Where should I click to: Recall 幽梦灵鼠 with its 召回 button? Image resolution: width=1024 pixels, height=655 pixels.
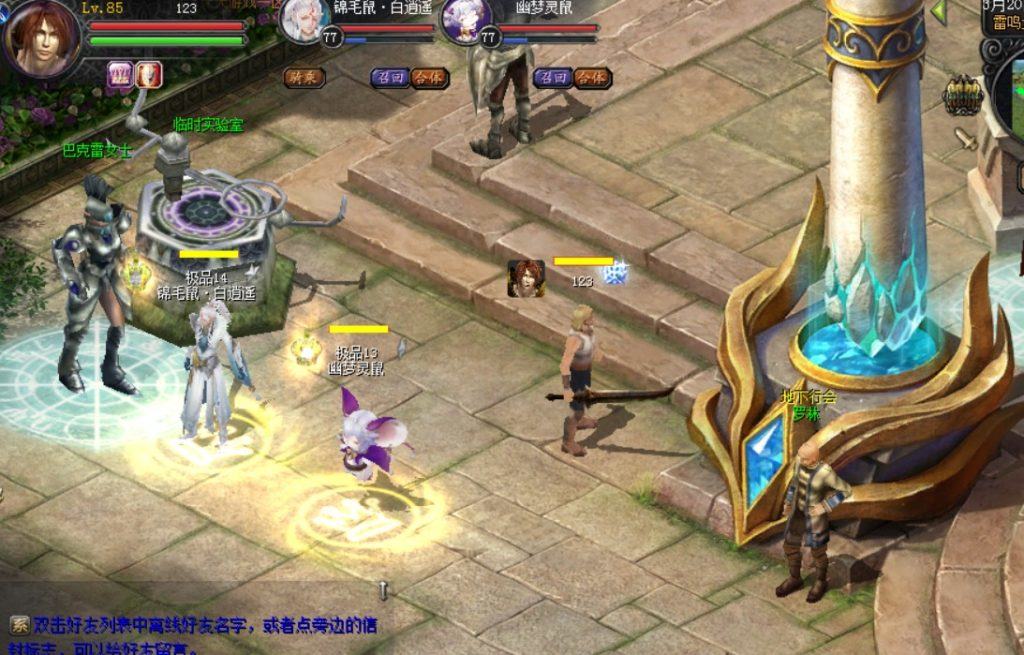point(551,77)
